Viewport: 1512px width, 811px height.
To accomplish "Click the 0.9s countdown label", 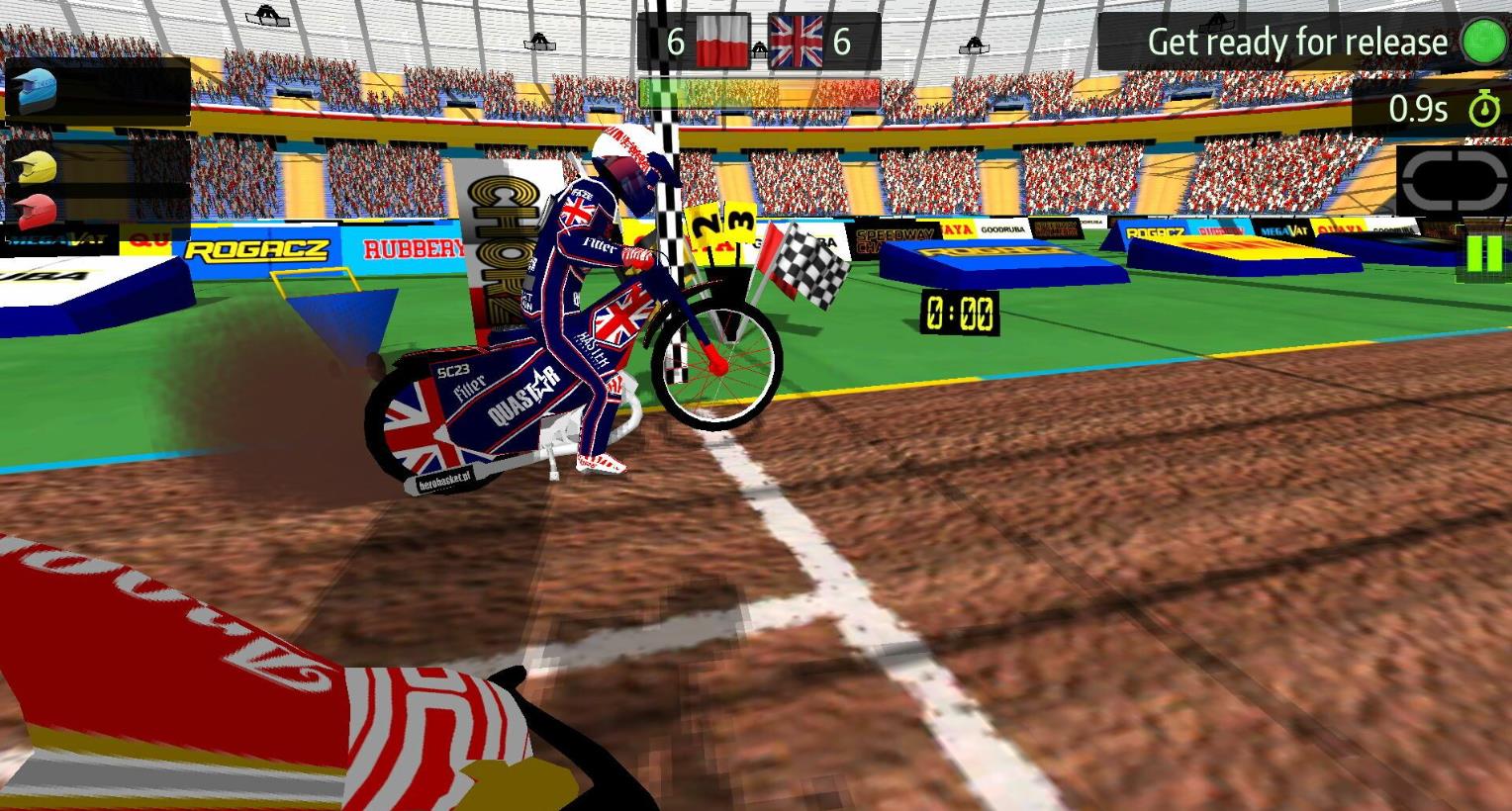I will point(1417,110).
